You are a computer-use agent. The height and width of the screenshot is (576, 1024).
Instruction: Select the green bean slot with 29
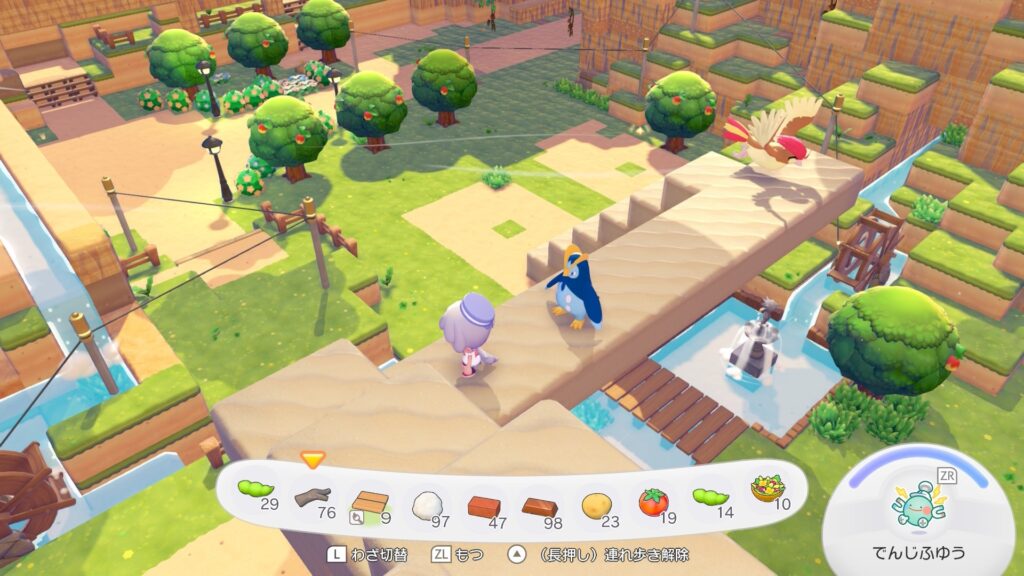(x=256, y=492)
